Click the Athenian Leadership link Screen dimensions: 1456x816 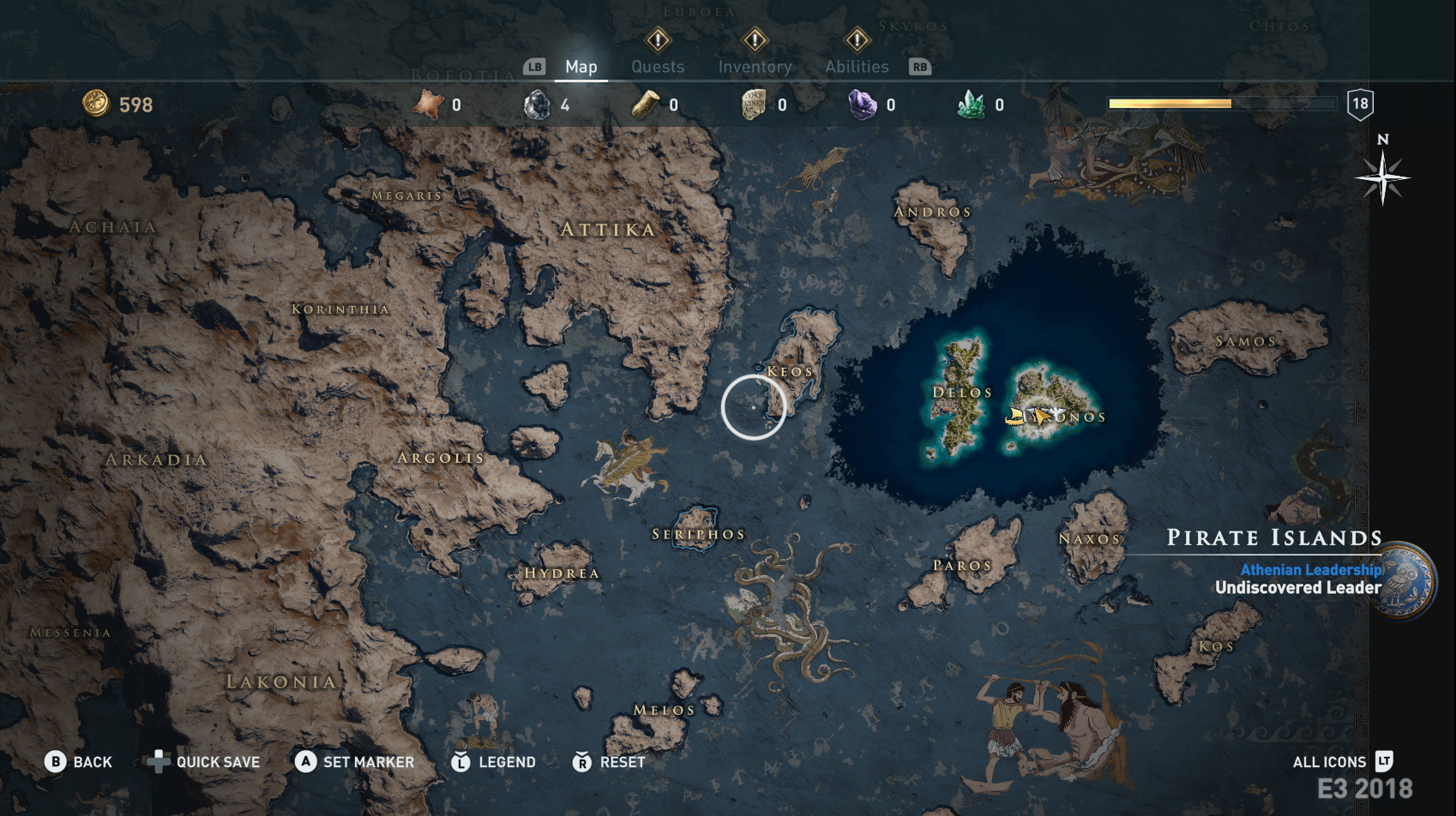tap(1311, 567)
